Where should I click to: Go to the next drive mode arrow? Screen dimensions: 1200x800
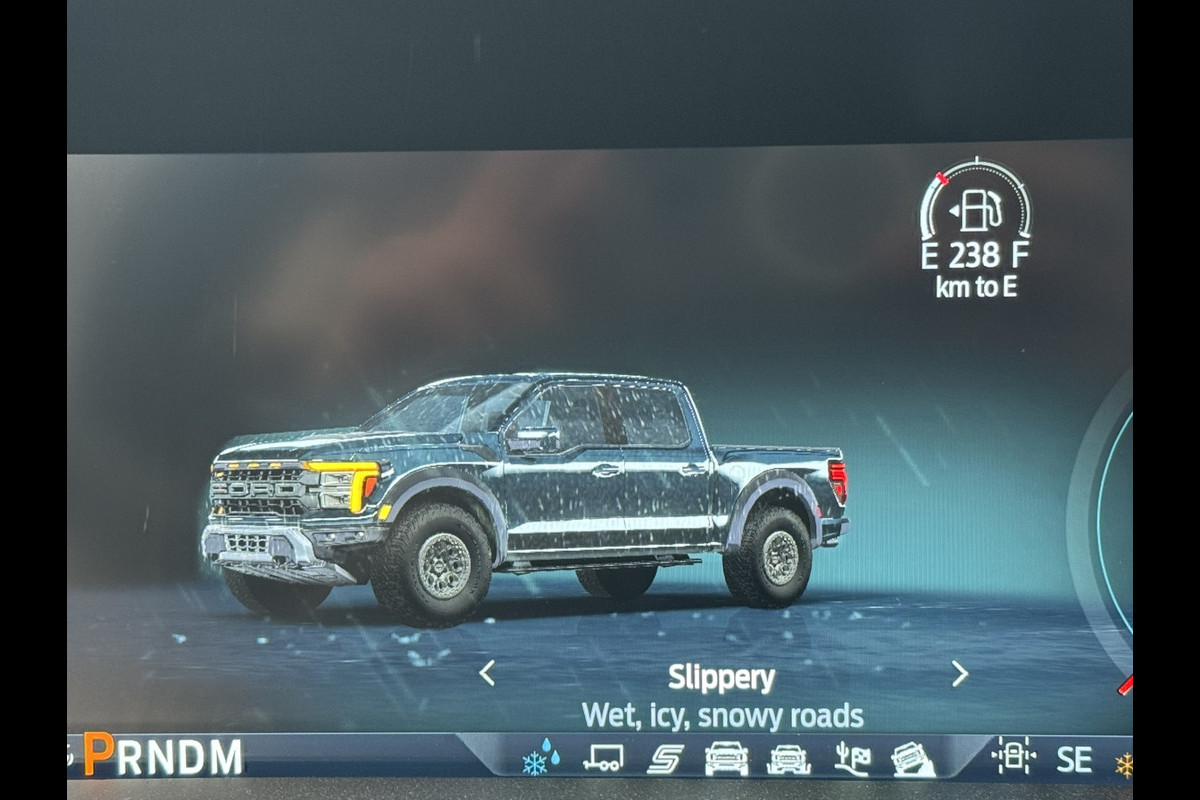[959, 673]
